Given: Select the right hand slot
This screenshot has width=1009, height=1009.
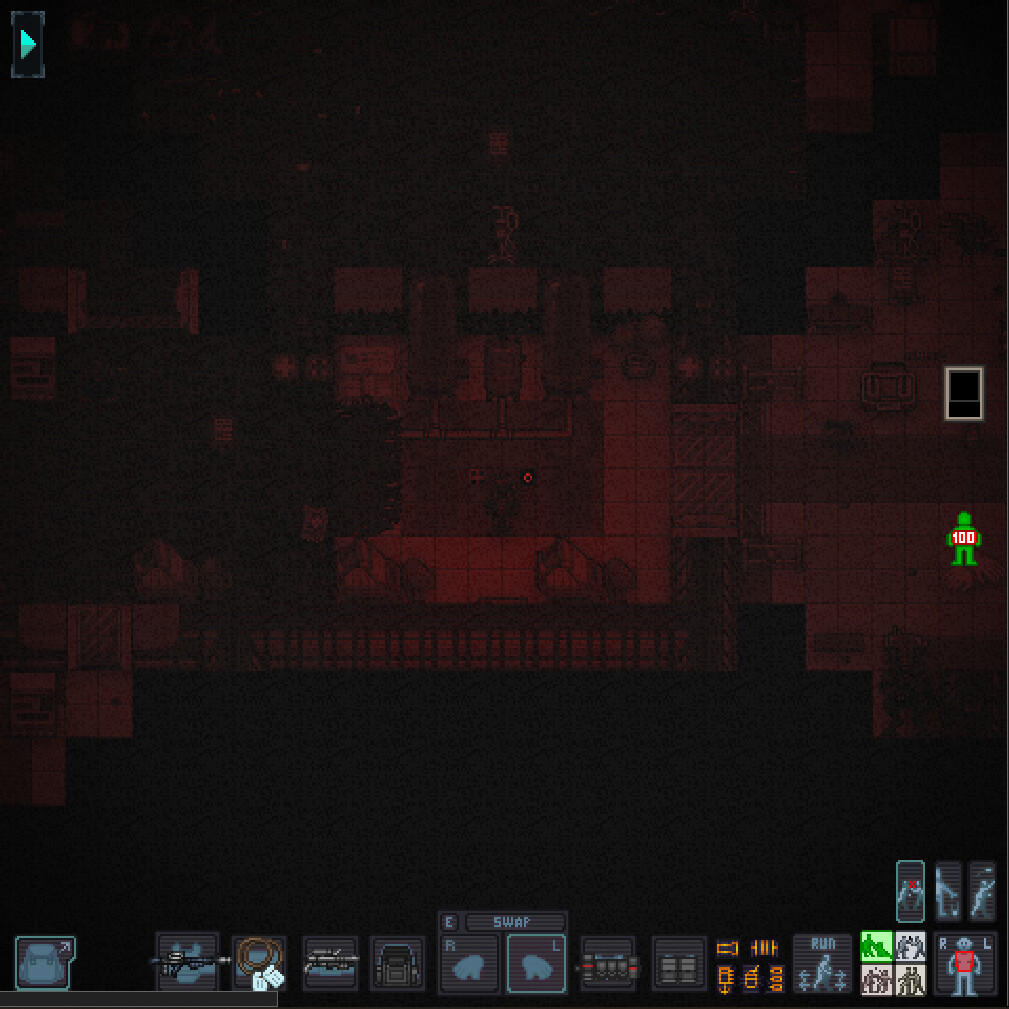Looking at the screenshot, I should click(469, 965).
